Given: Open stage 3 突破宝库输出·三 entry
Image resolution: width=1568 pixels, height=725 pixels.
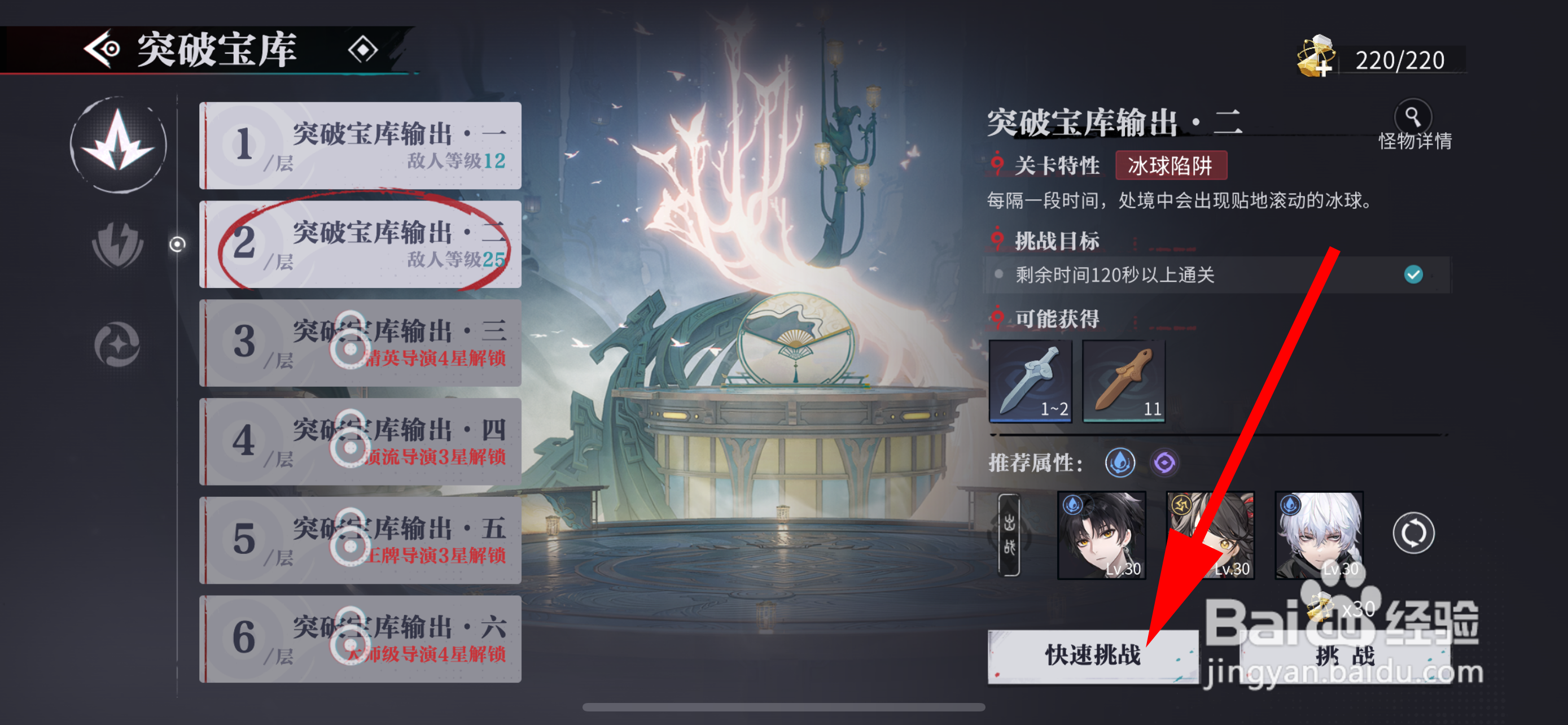Looking at the screenshot, I should click(360, 344).
